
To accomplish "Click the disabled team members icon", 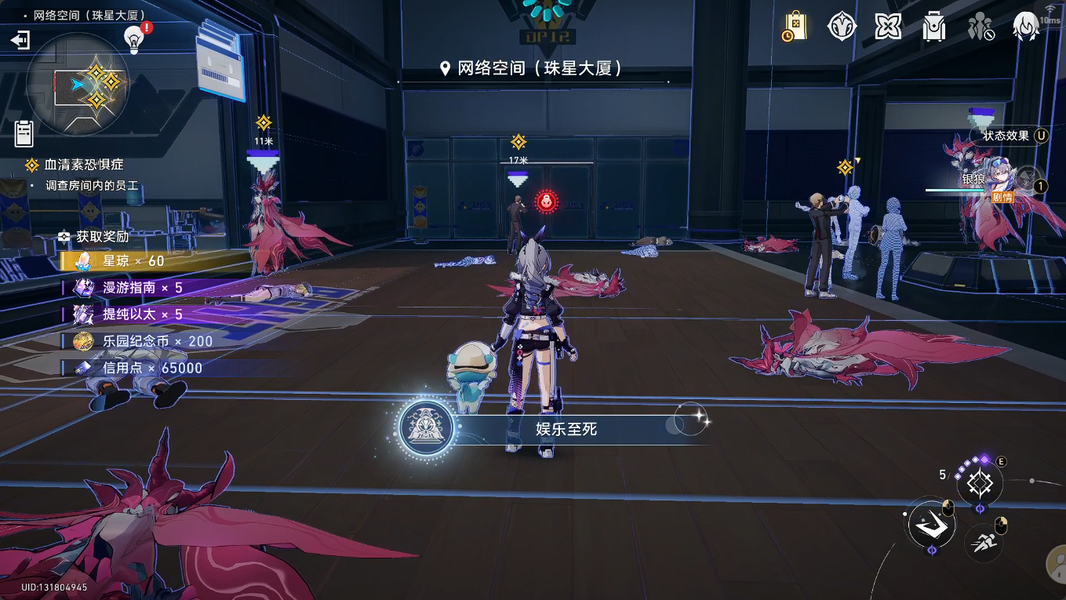I will (980, 27).
